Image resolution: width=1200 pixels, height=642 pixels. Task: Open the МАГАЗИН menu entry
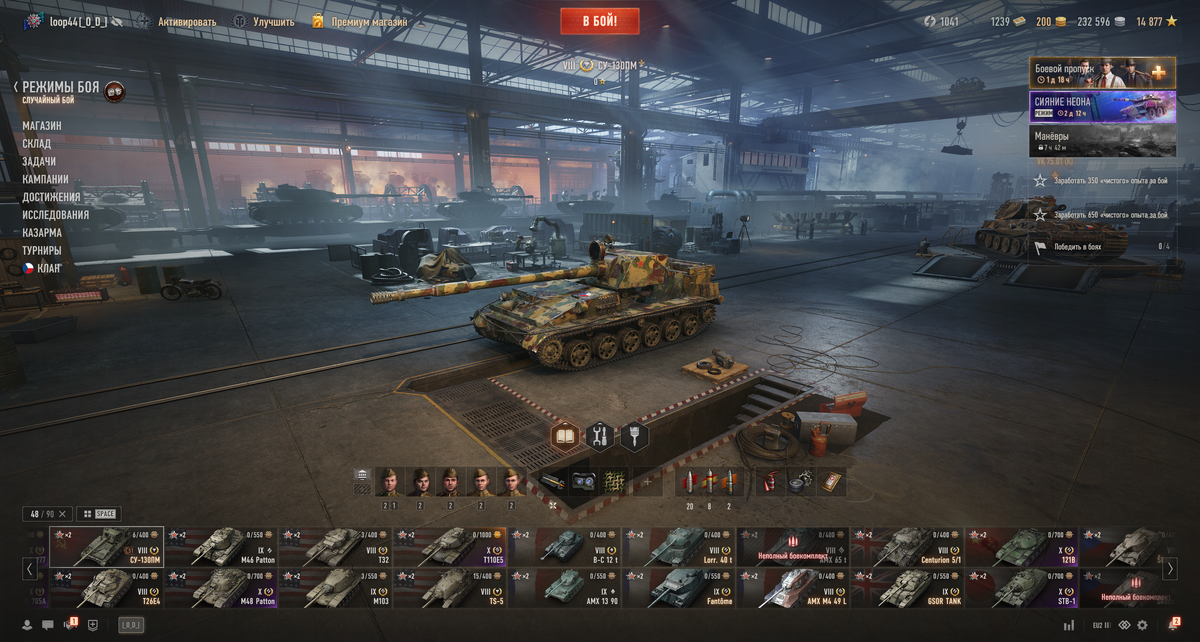[42, 126]
